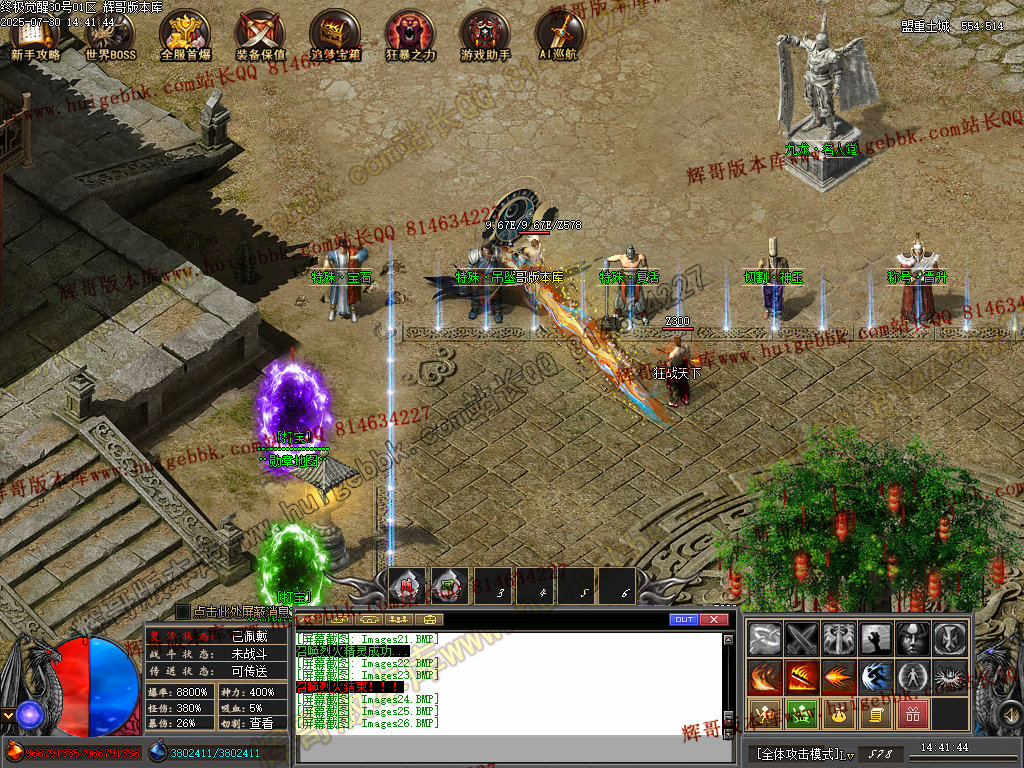Select the green potion in hotbar slot two
This screenshot has width=1024, height=768.
[x=450, y=587]
